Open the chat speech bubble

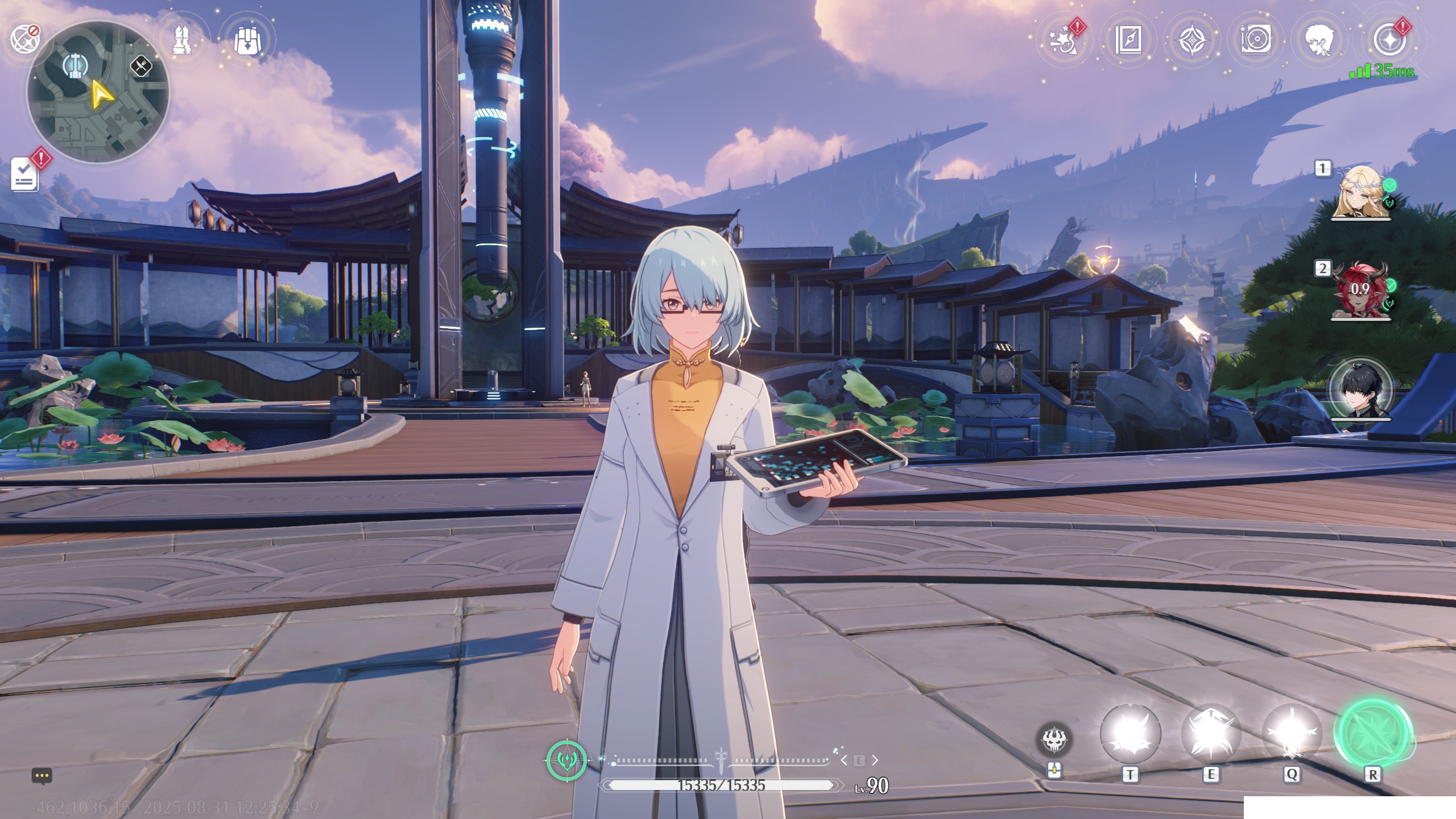point(42,776)
